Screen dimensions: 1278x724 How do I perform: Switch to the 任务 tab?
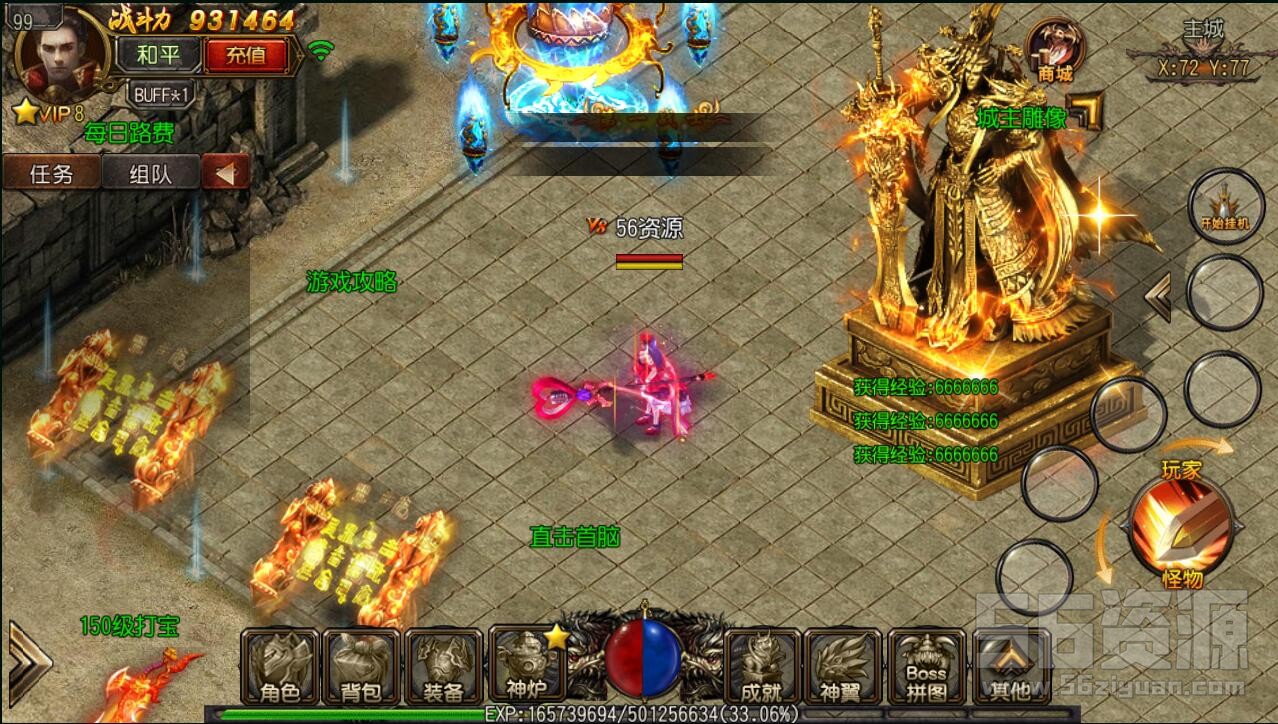pos(51,173)
